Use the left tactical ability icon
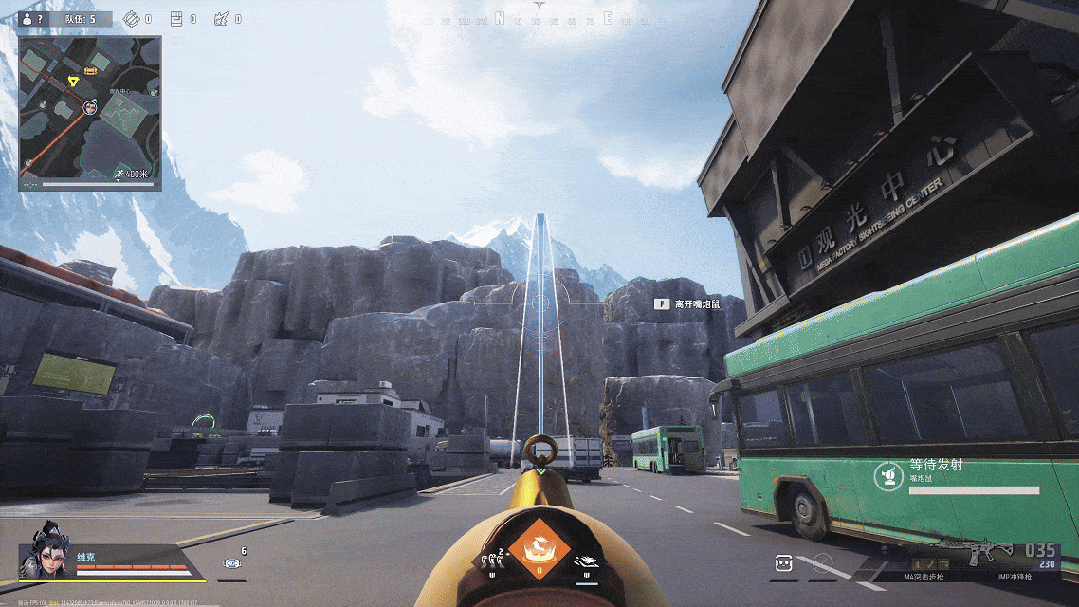Viewport: 1079px width, 607px height. point(494,562)
